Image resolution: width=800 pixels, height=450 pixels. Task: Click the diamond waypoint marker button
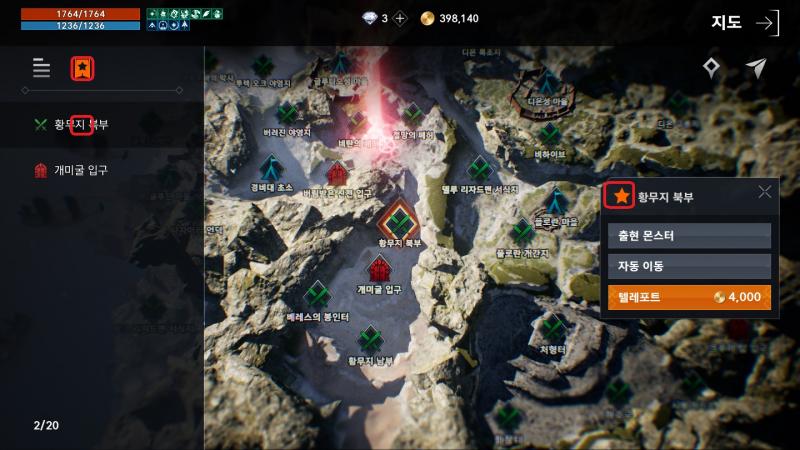[711, 68]
